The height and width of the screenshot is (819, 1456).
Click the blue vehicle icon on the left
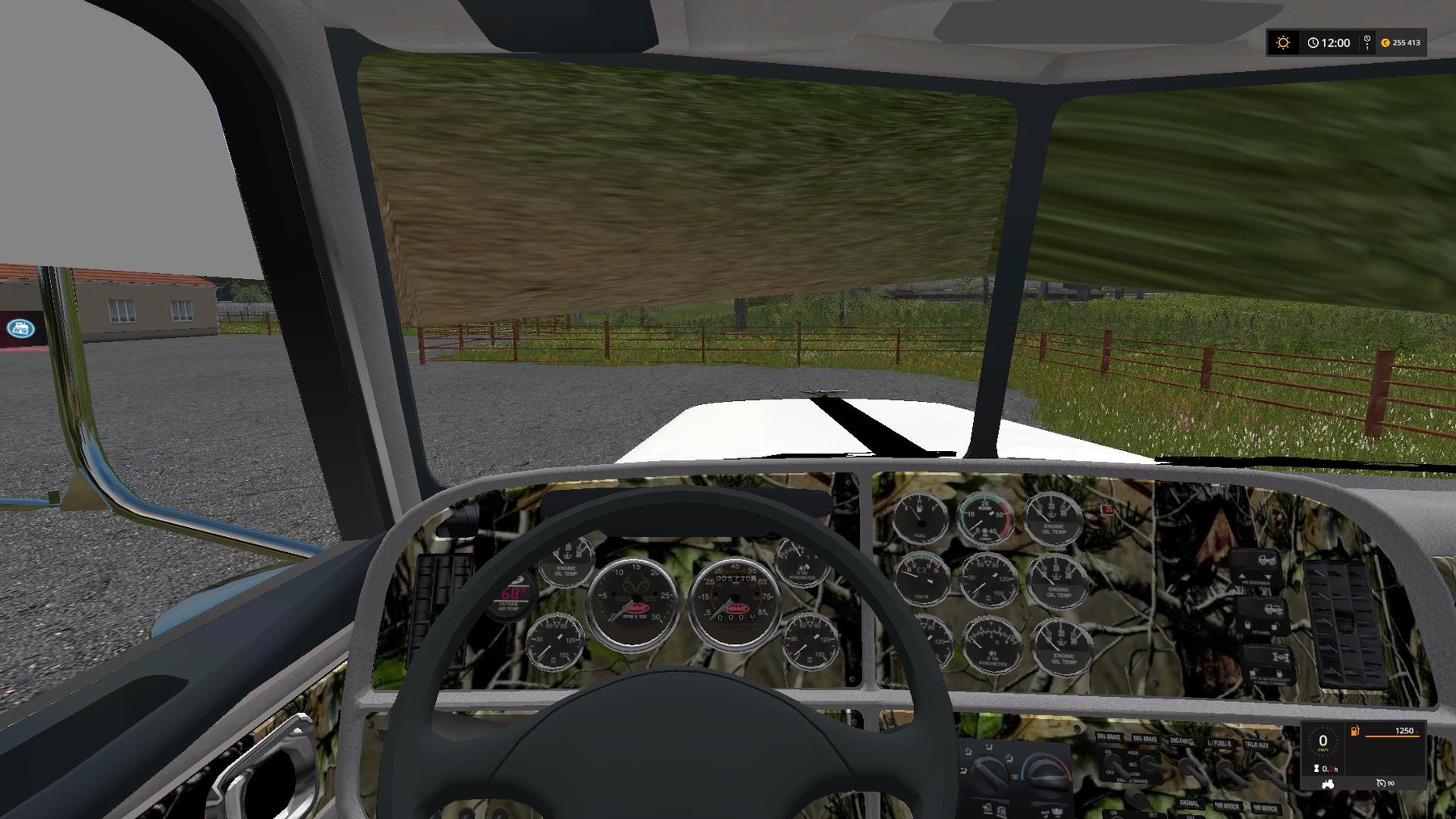coord(20,330)
